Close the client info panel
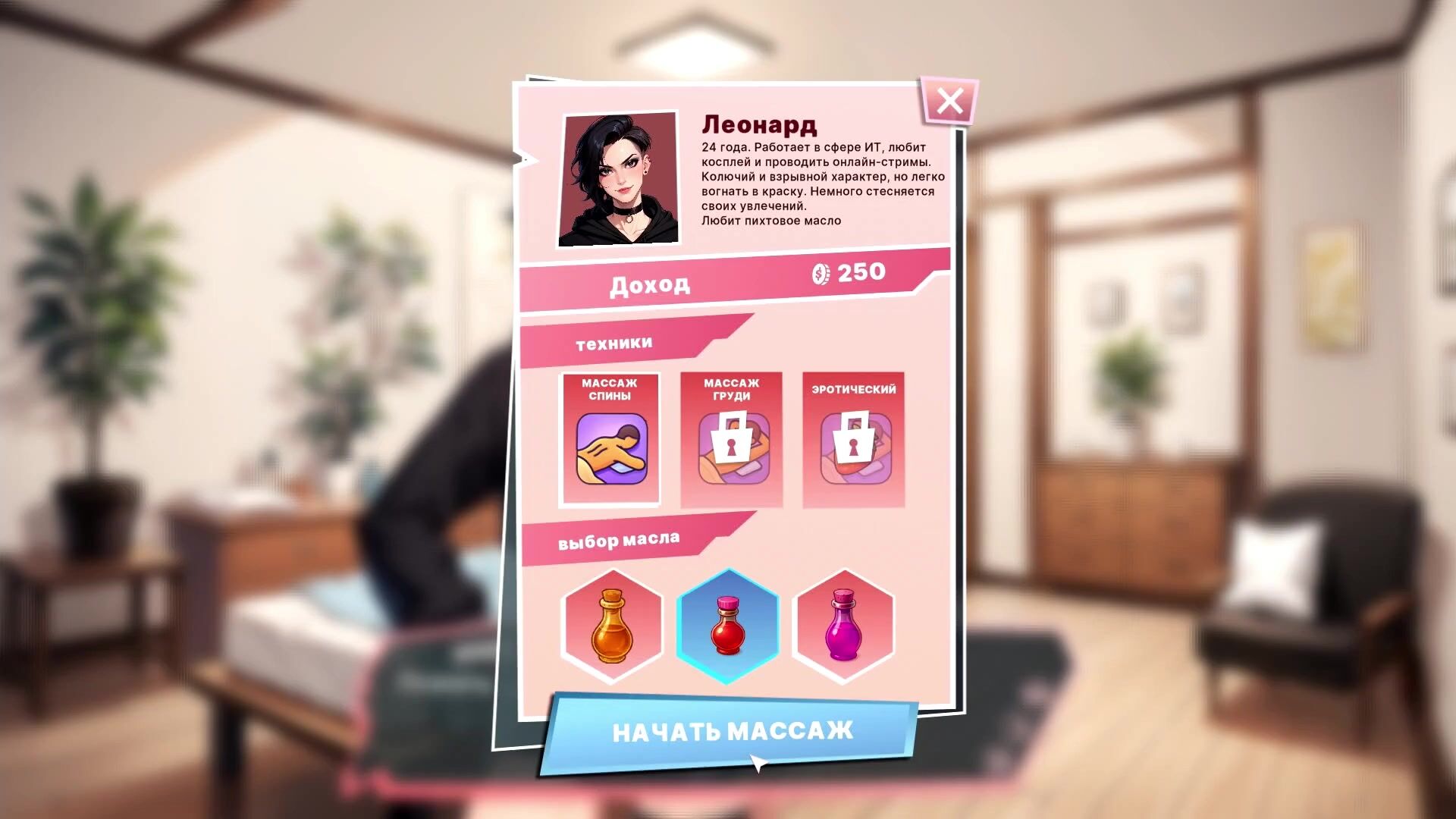 pyautogui.click(x=949, y=101)
